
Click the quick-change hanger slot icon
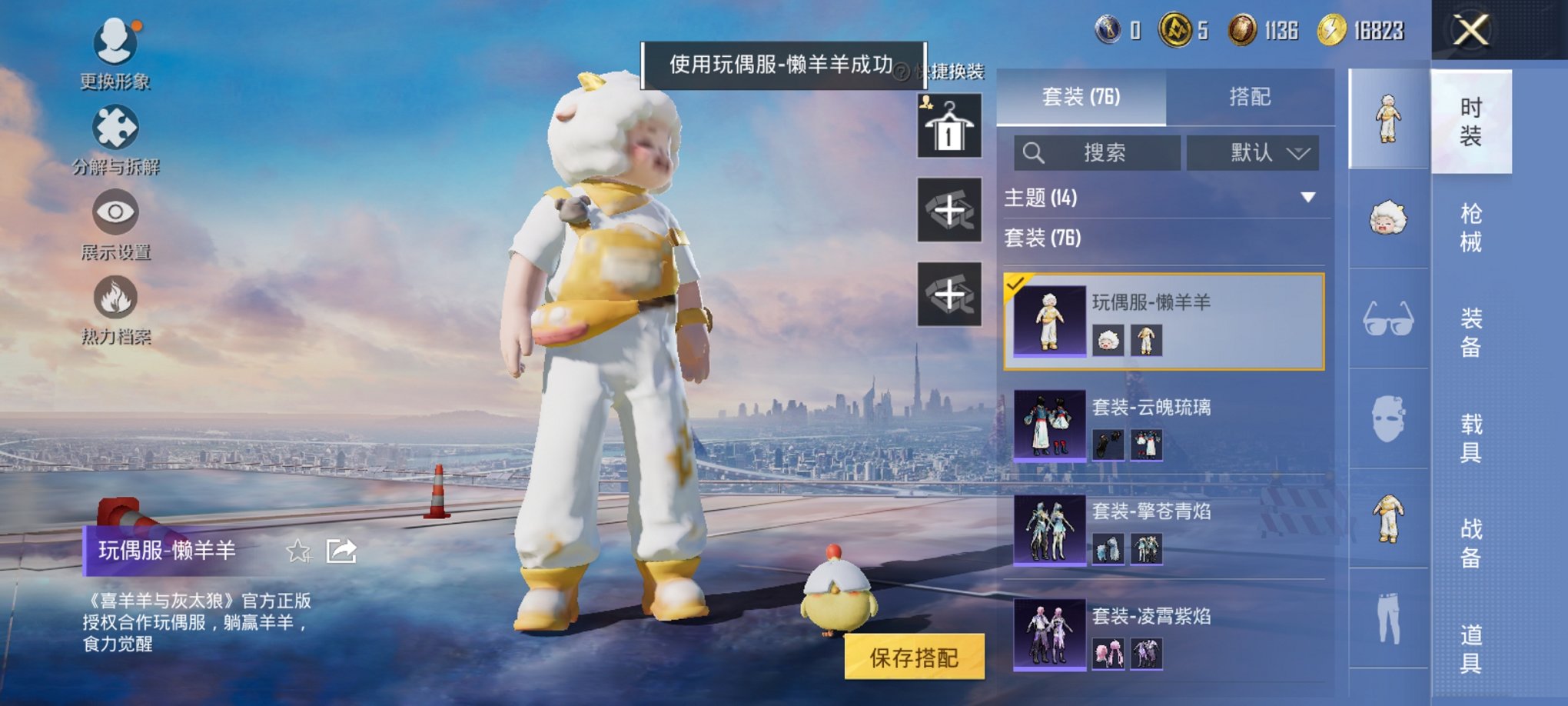click(950, 125)
